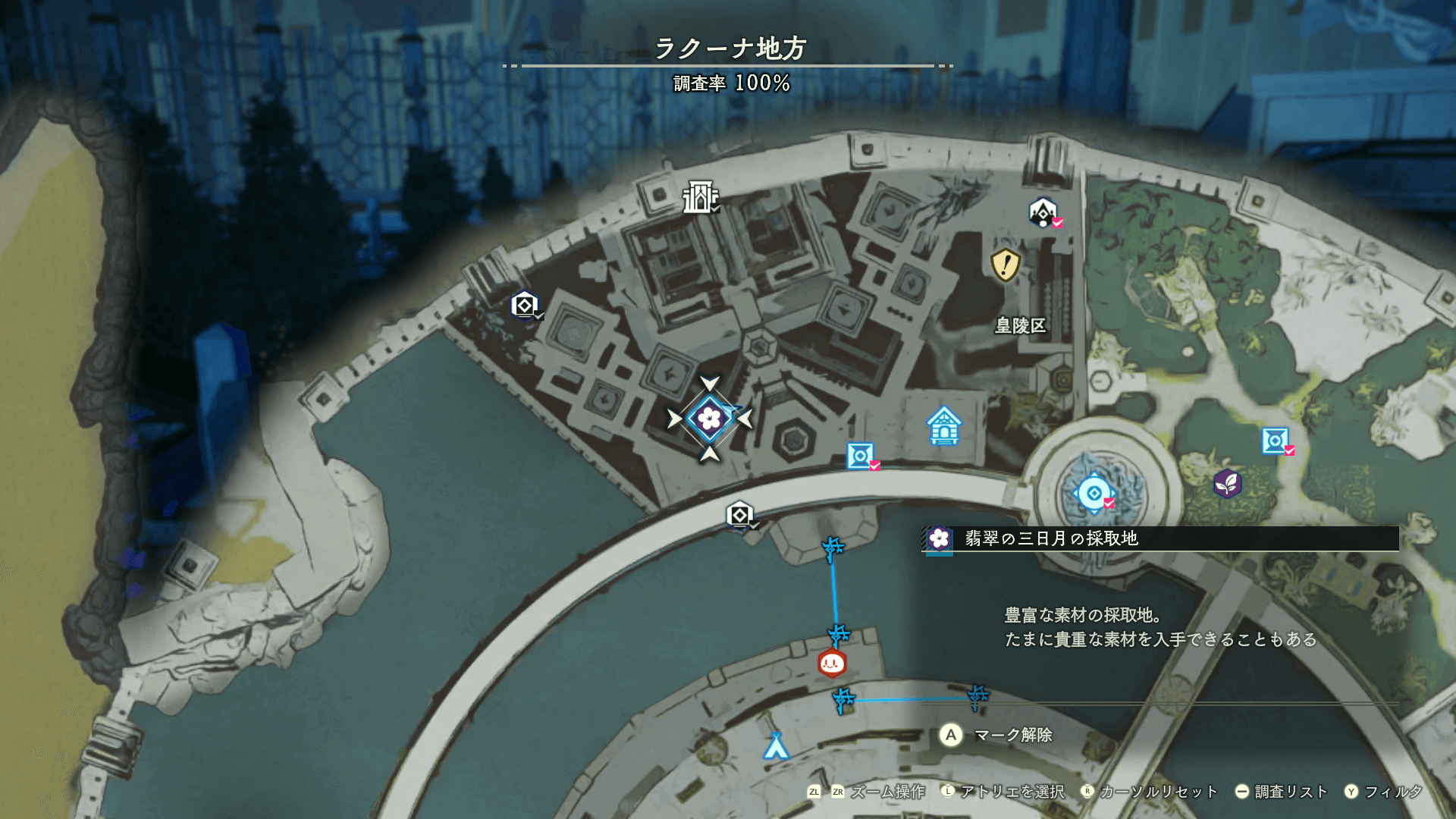Select the red hexagon face marker
Image resolution: width=1456 pixels, height=819 pixels.
coord(832,664)
